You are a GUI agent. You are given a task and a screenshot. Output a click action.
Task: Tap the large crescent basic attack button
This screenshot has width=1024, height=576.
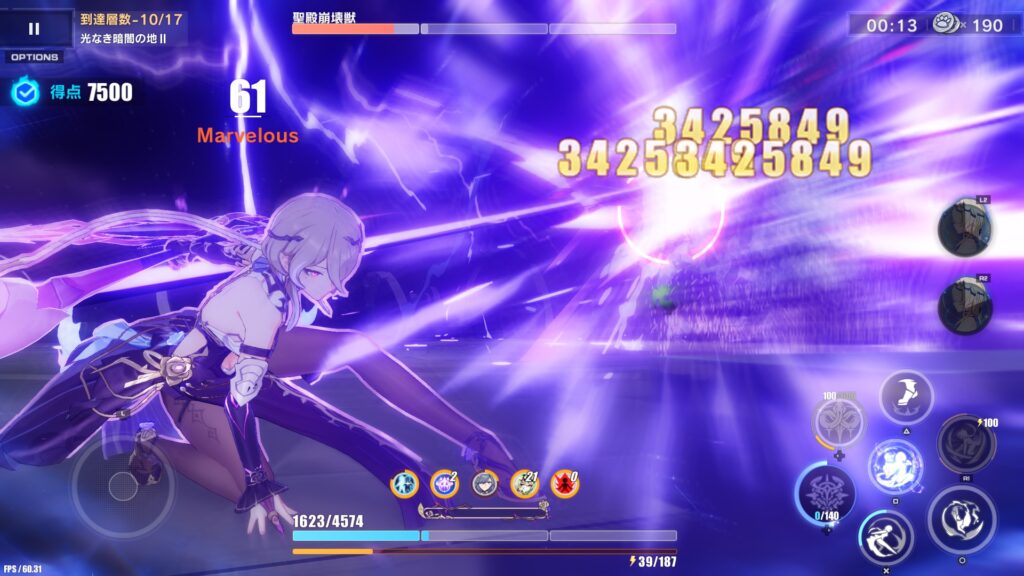[961, 520]
